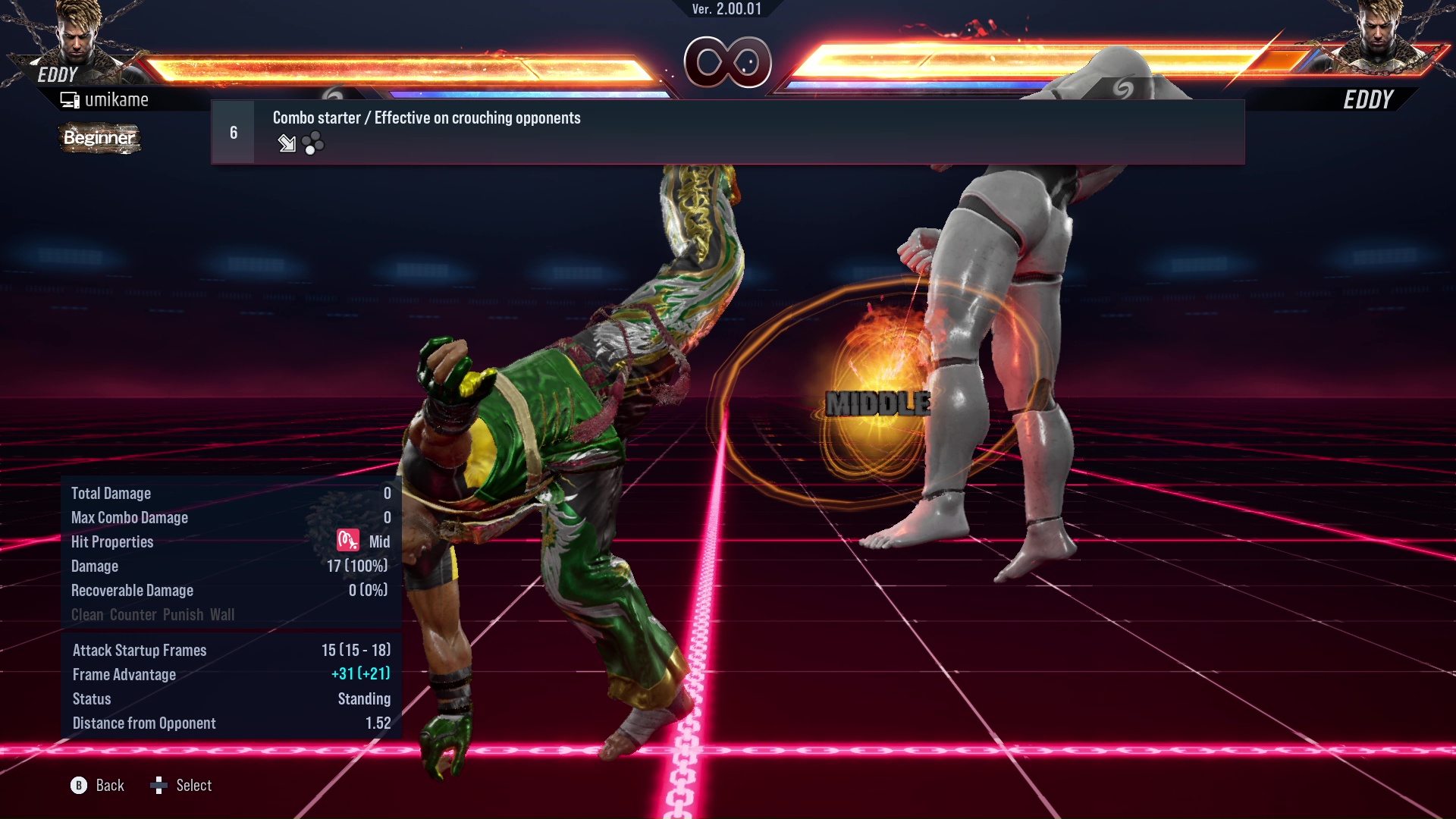
Task: Expand combo step 6 details
Action: click(233, 132)
